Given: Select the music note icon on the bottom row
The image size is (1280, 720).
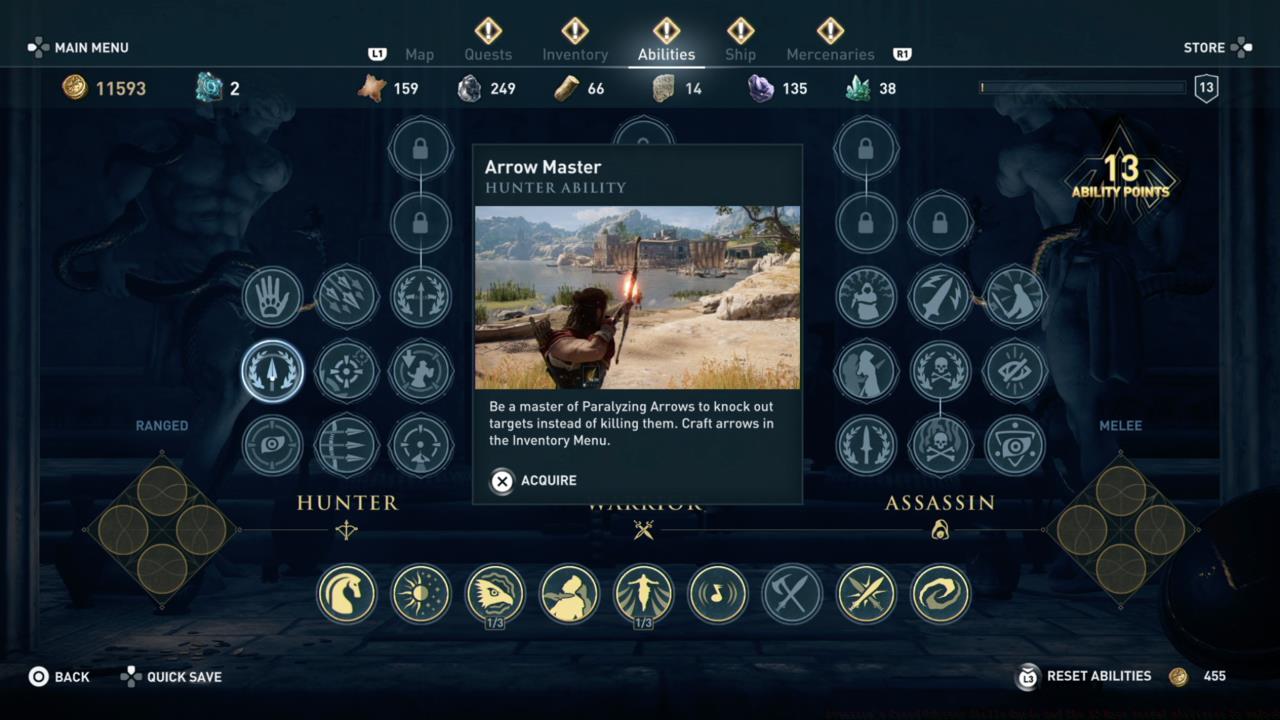Looking at the screenshot, I should coord(717,593).
